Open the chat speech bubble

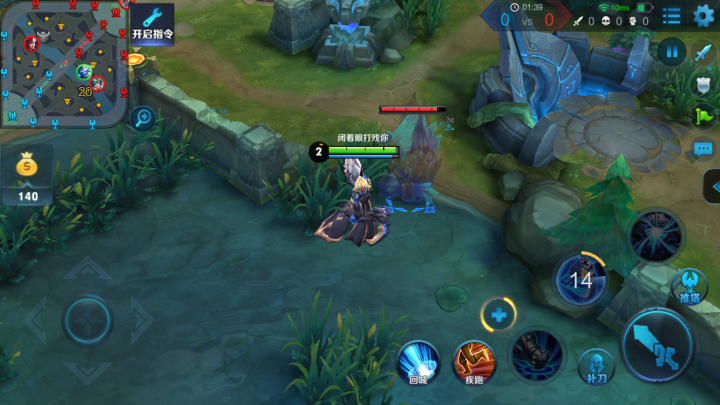tap(703, 148)
